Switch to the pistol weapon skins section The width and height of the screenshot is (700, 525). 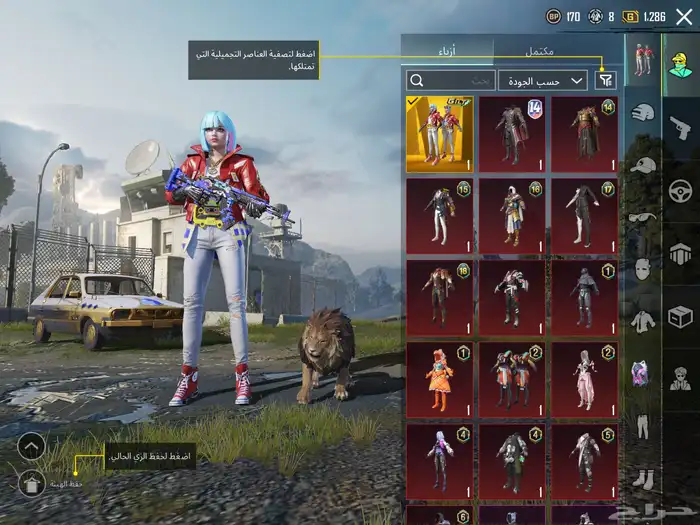coord(680,127)
